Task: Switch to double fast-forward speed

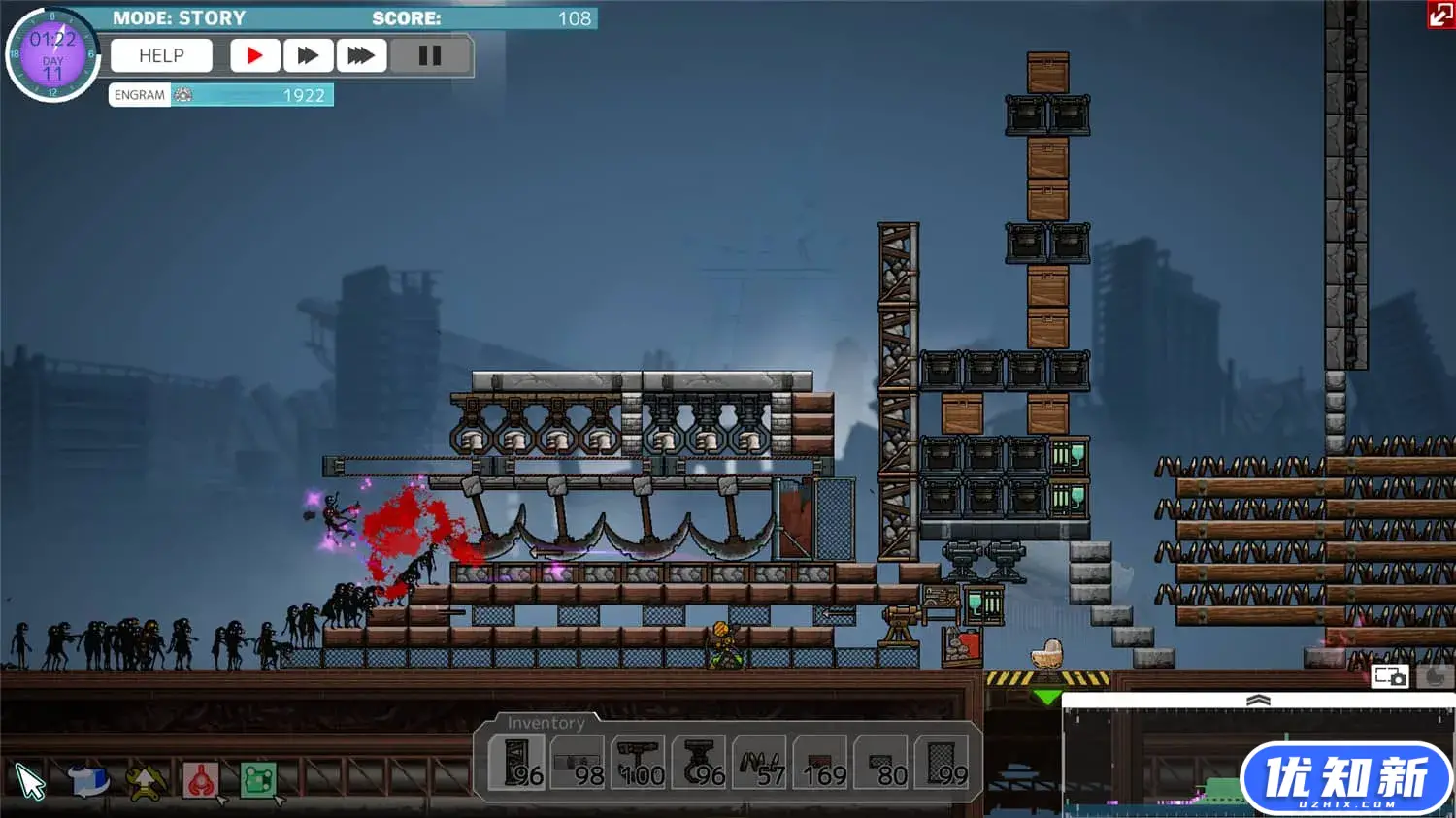Action: pos(308,56)
